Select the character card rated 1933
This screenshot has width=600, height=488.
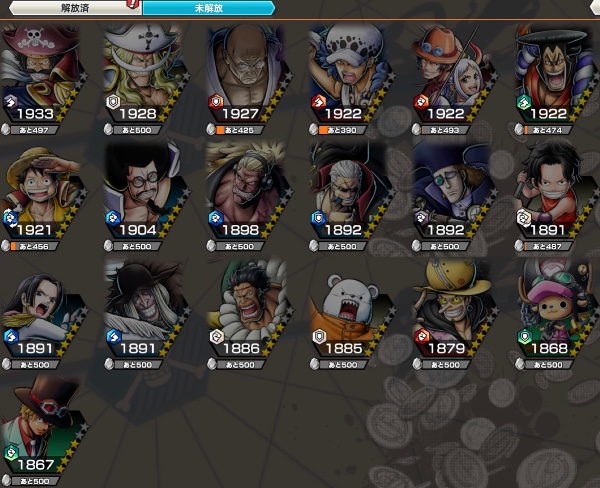coord(42,75)
